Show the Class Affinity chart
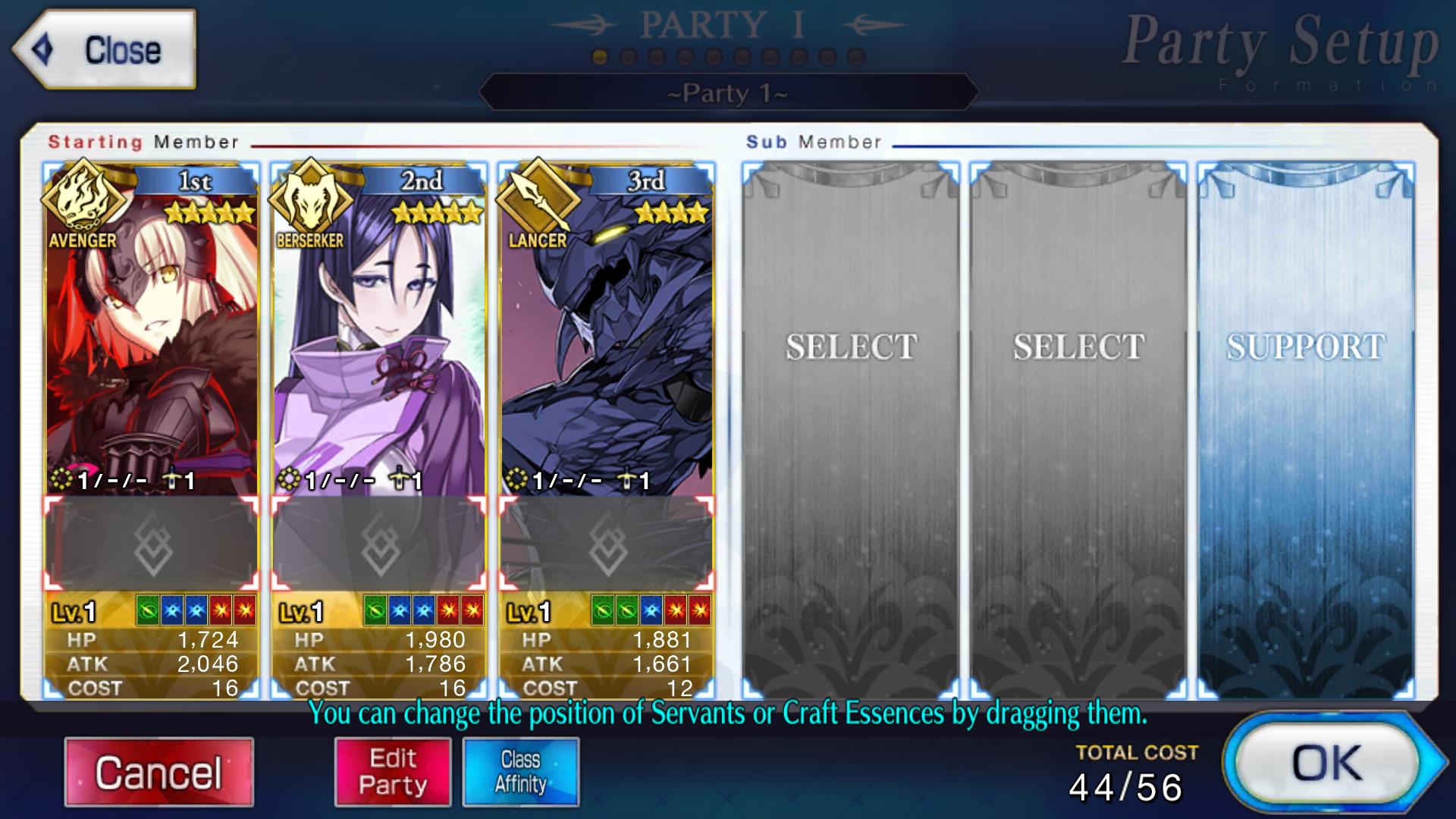This screenshot has width=1456, height=819. (x=520, y=772)
